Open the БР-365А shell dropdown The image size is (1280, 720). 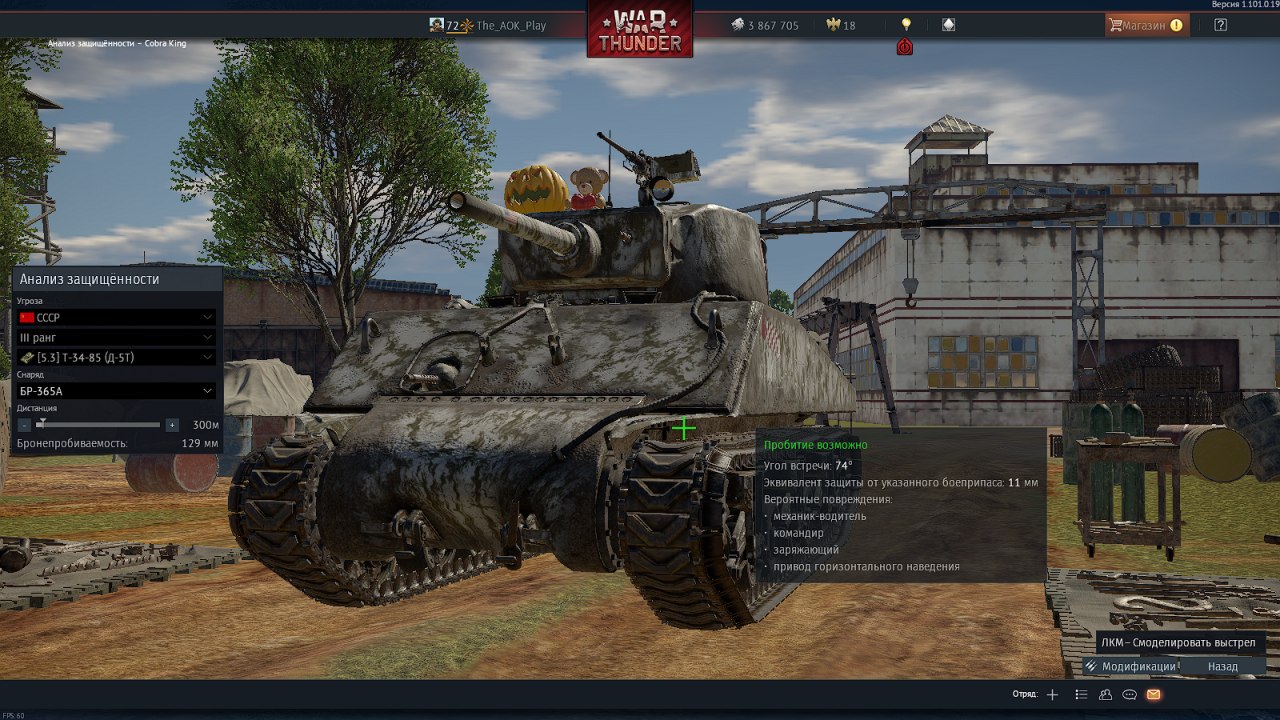(116, 391)
